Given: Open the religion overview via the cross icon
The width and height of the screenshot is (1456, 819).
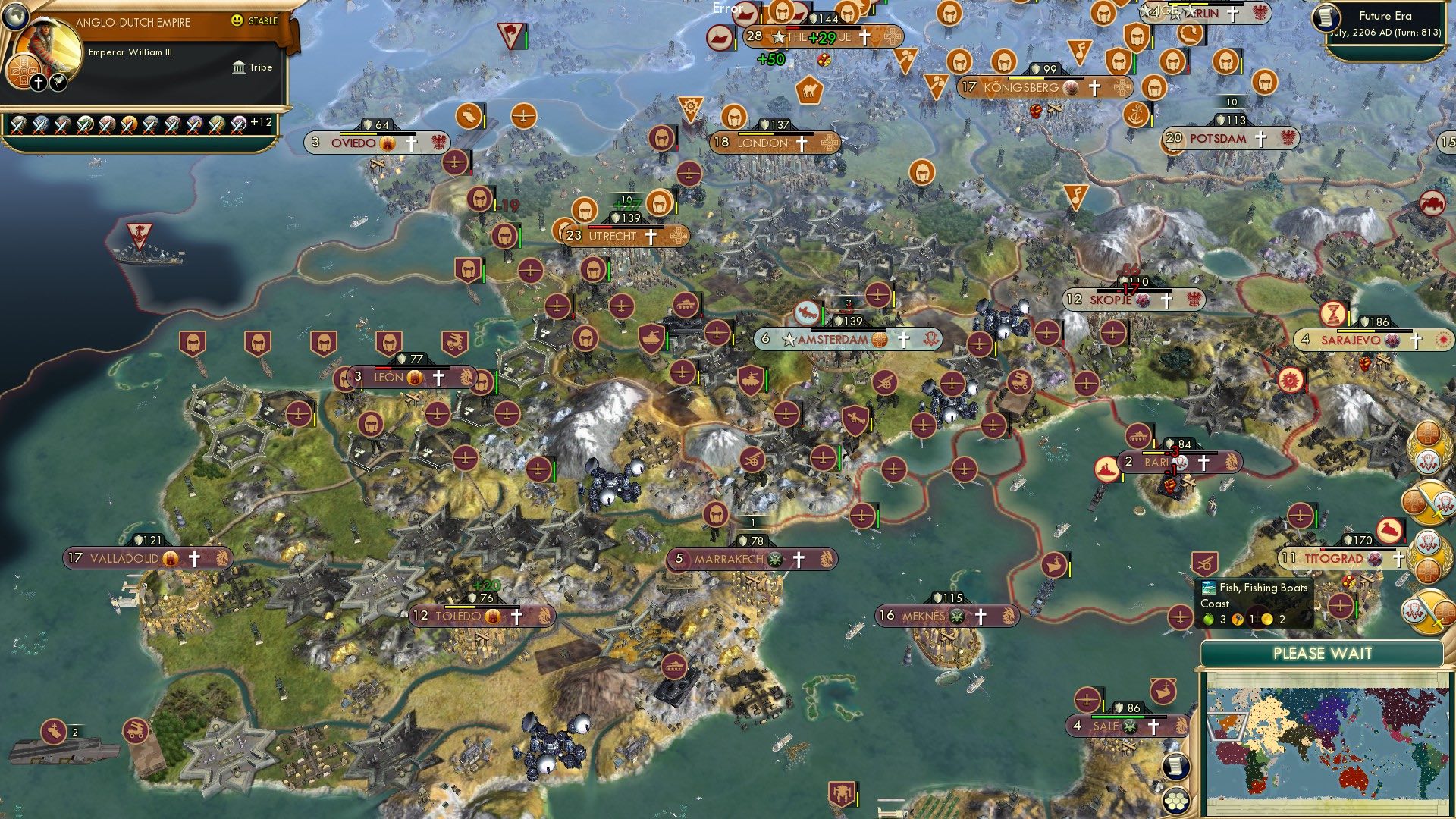Looking at the screenshot, I should (x=38, y=83).
